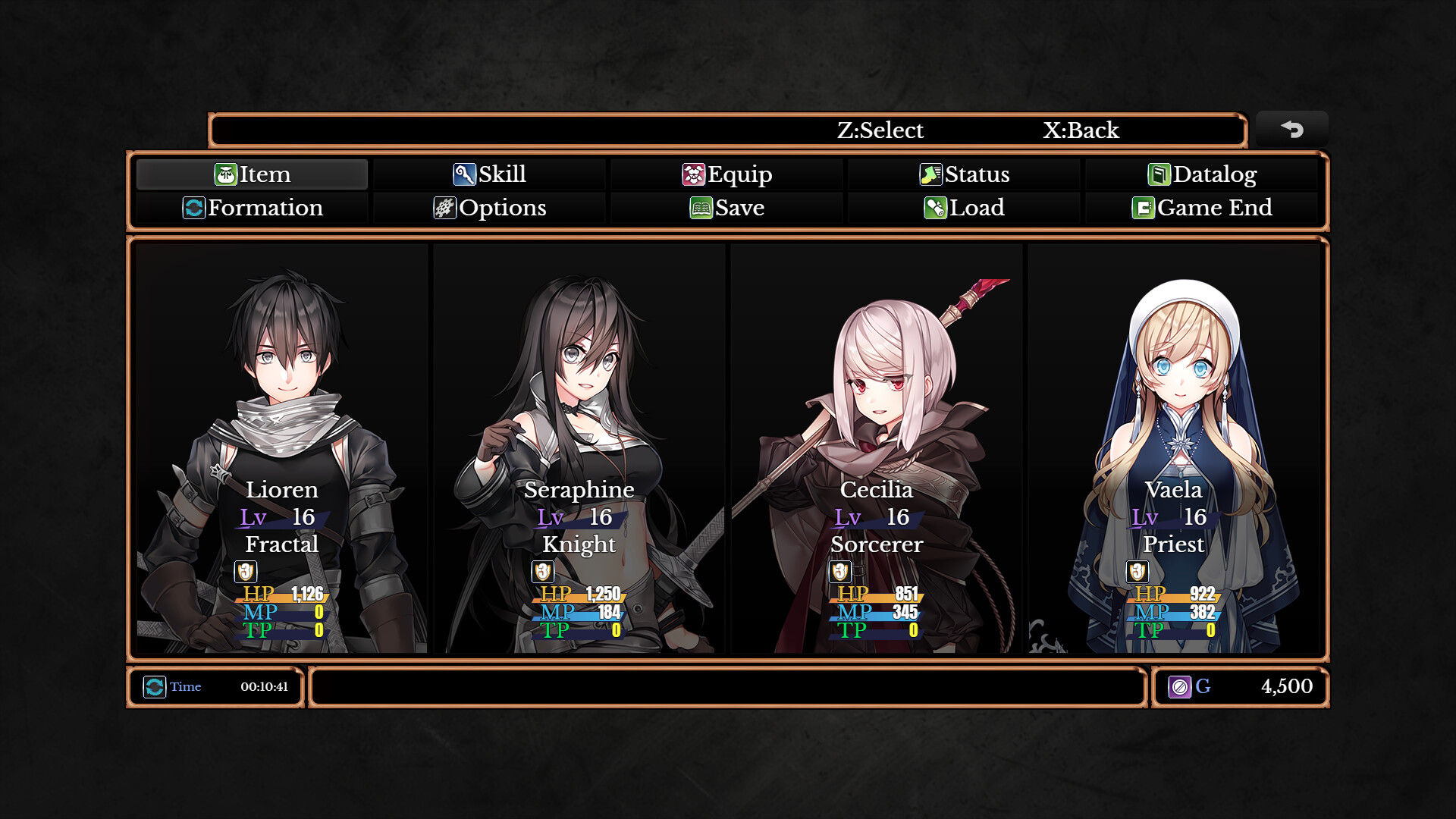The height and width of the screenshot is (819, 1456).
Task: Click the Load footprint icon
Action: 934,208
